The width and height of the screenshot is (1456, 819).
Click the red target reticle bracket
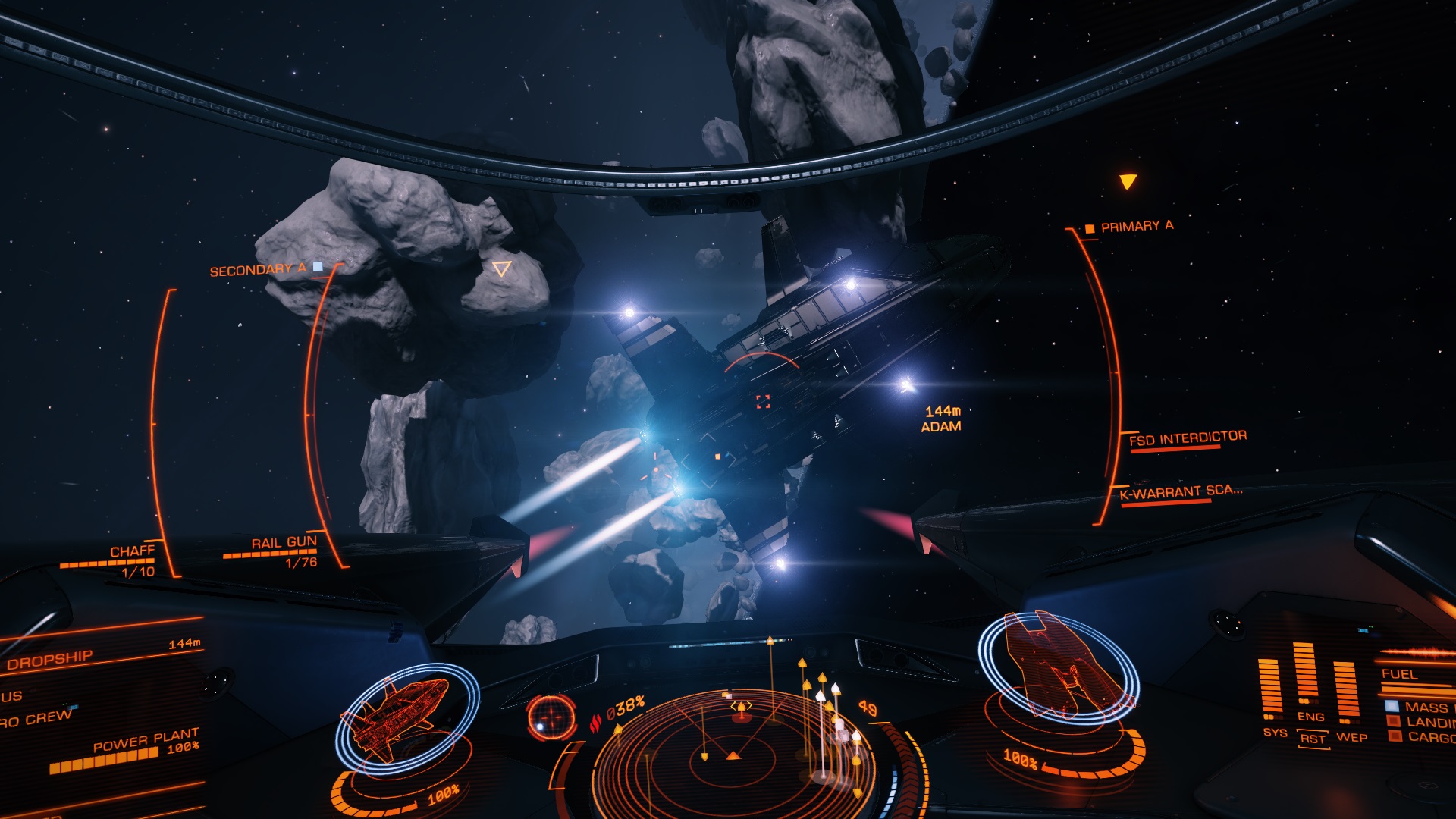[x=763, y=402]
